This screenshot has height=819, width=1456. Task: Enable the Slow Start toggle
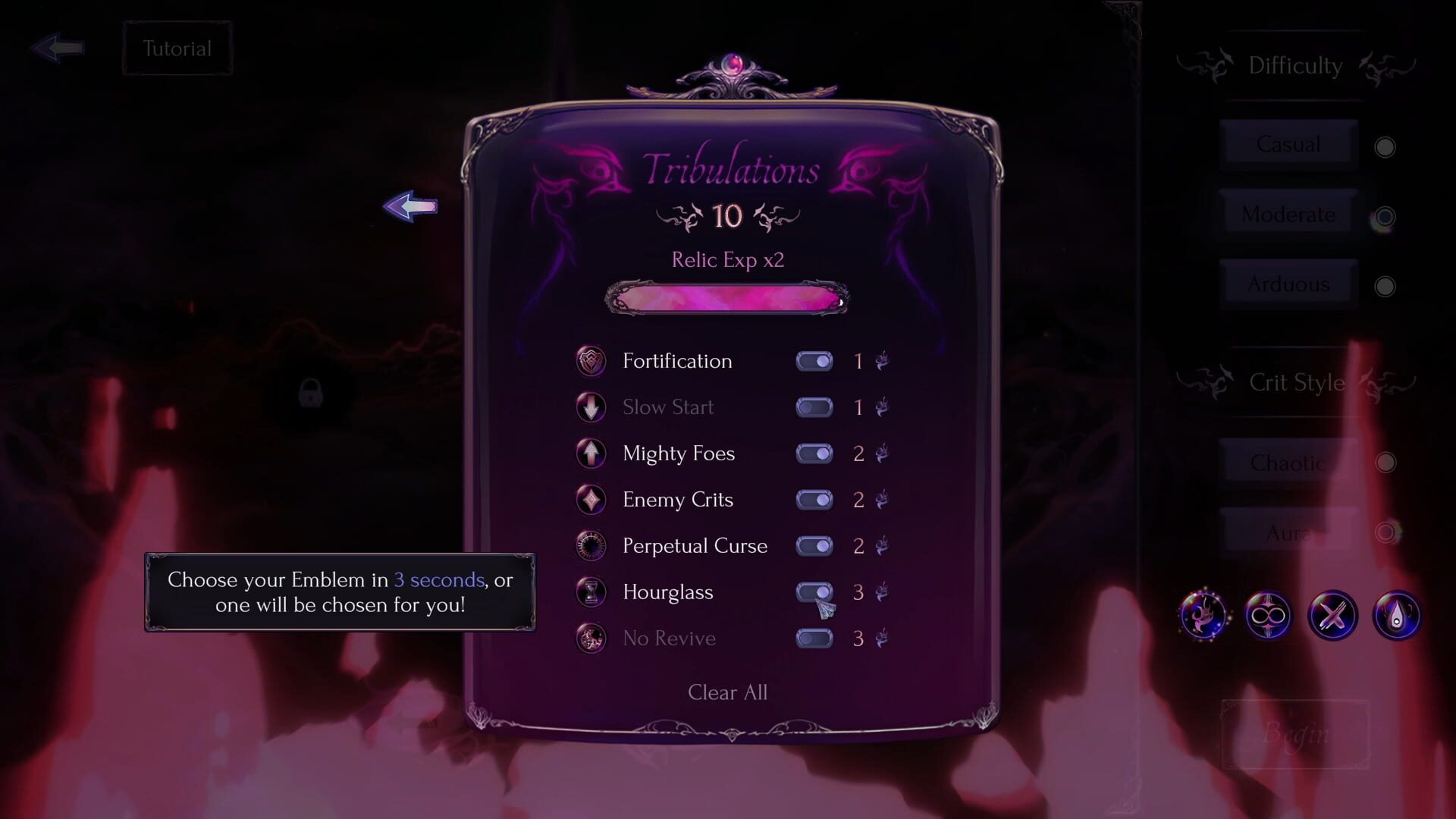(x=814, y=407)
